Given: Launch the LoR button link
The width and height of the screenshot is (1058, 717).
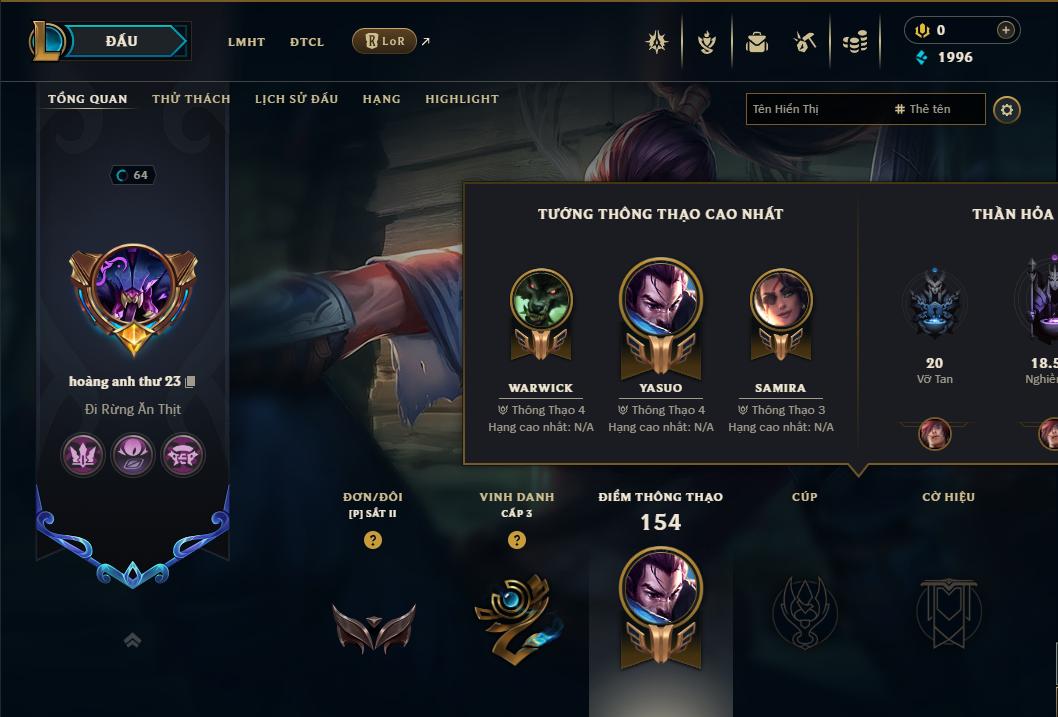Looking at the screenshot, I should [385, 41].
